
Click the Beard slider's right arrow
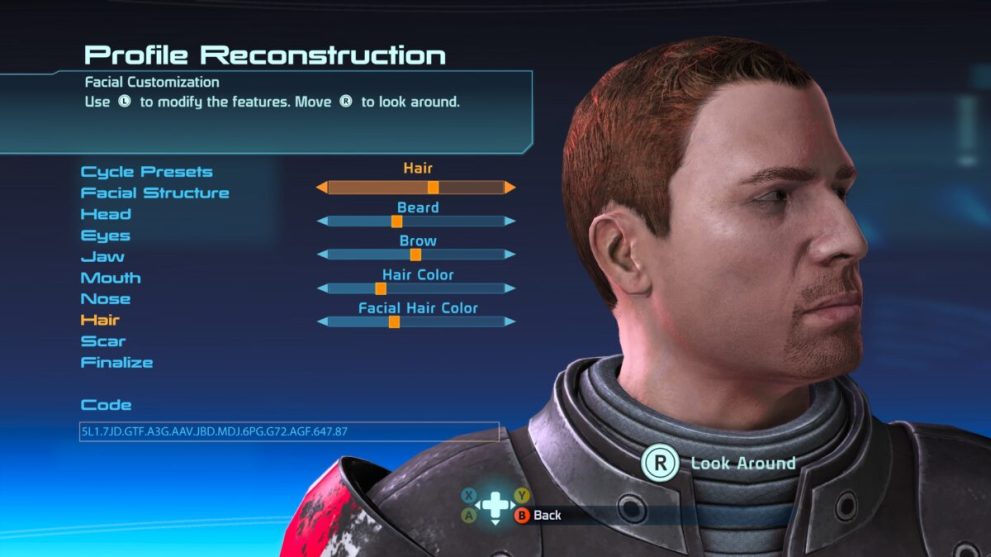[x=510, y=221]
